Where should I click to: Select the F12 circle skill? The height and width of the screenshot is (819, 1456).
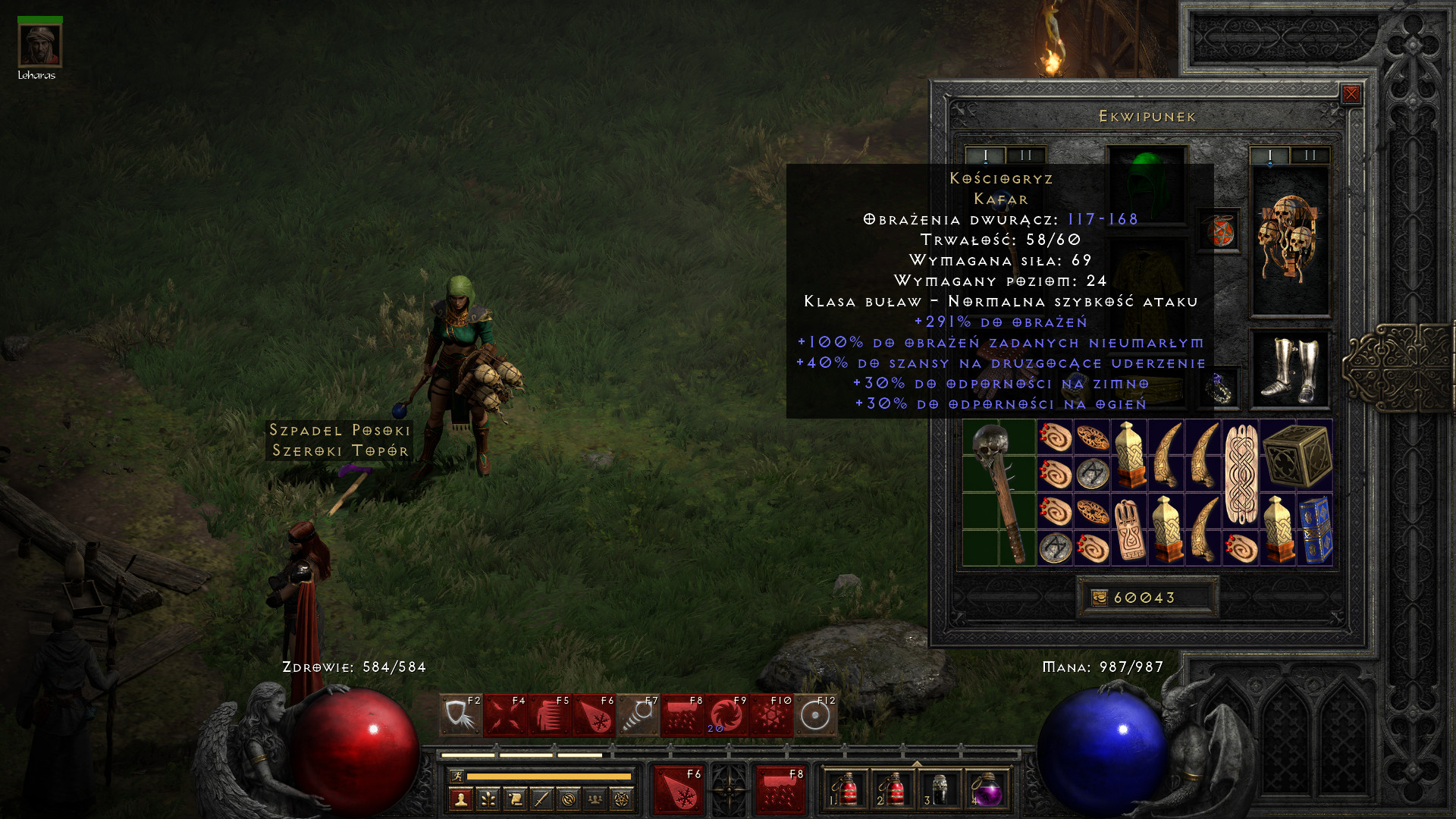point(815,714)
